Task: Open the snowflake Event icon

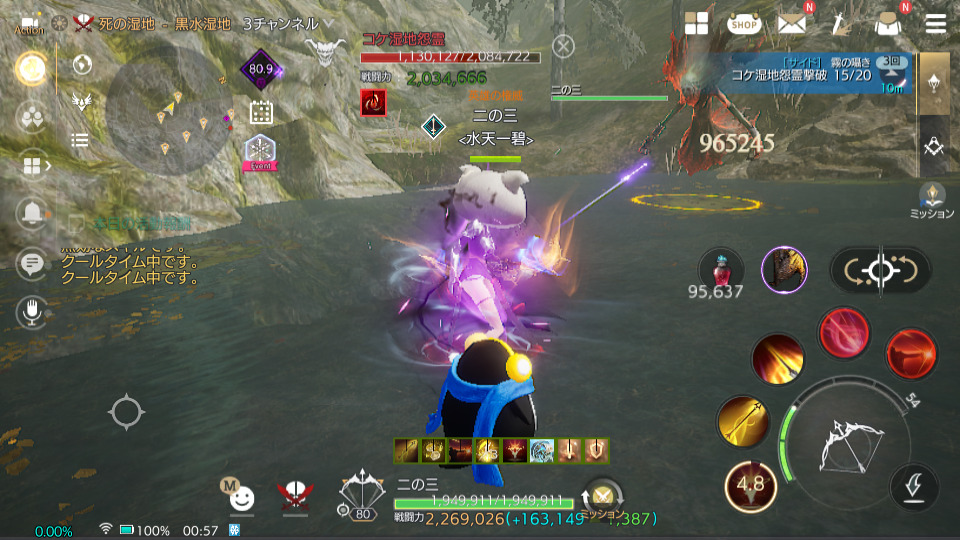Action: click(x=260, y=152)
